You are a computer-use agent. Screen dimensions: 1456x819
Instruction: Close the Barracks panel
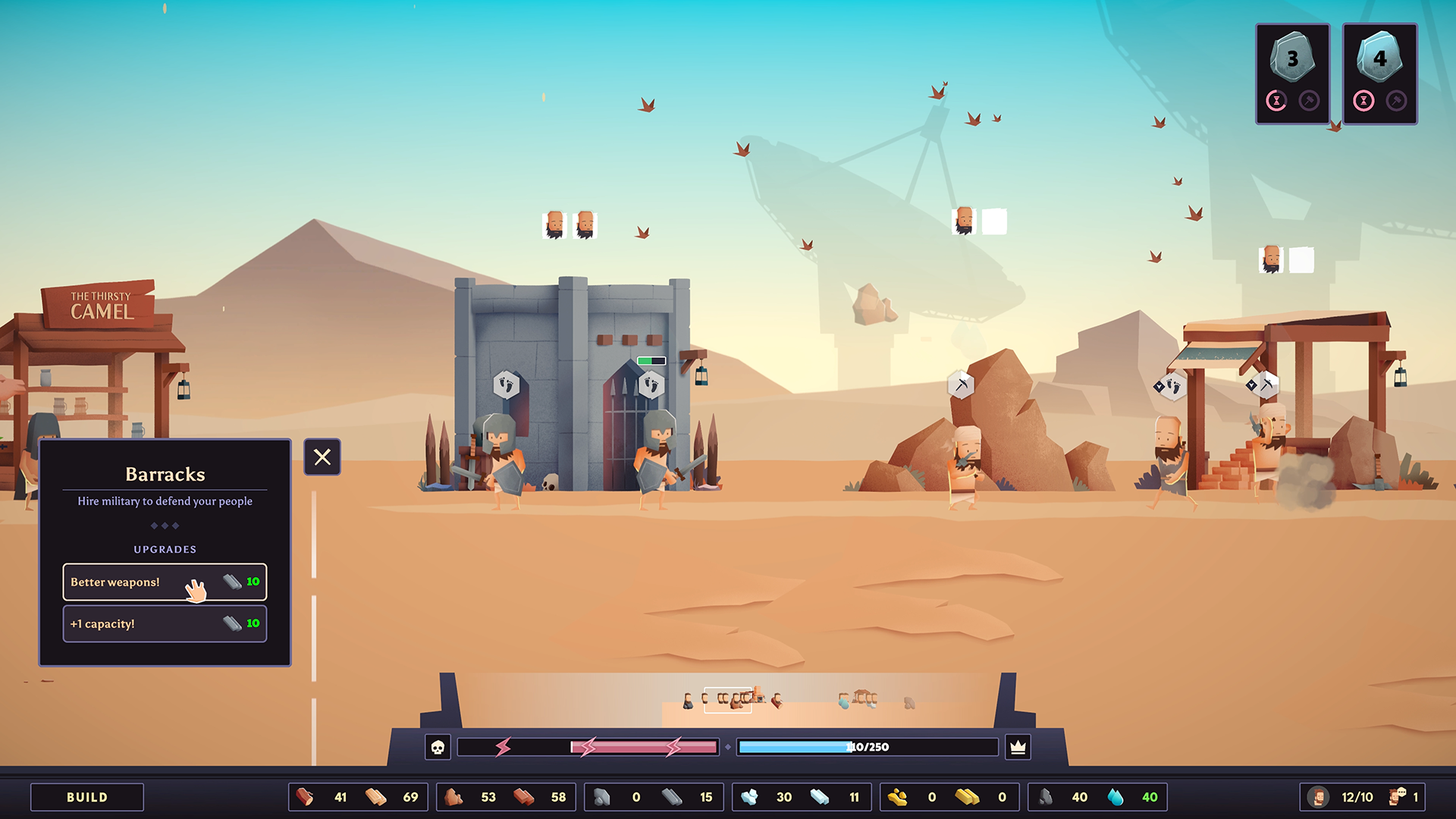click(322, 457)
